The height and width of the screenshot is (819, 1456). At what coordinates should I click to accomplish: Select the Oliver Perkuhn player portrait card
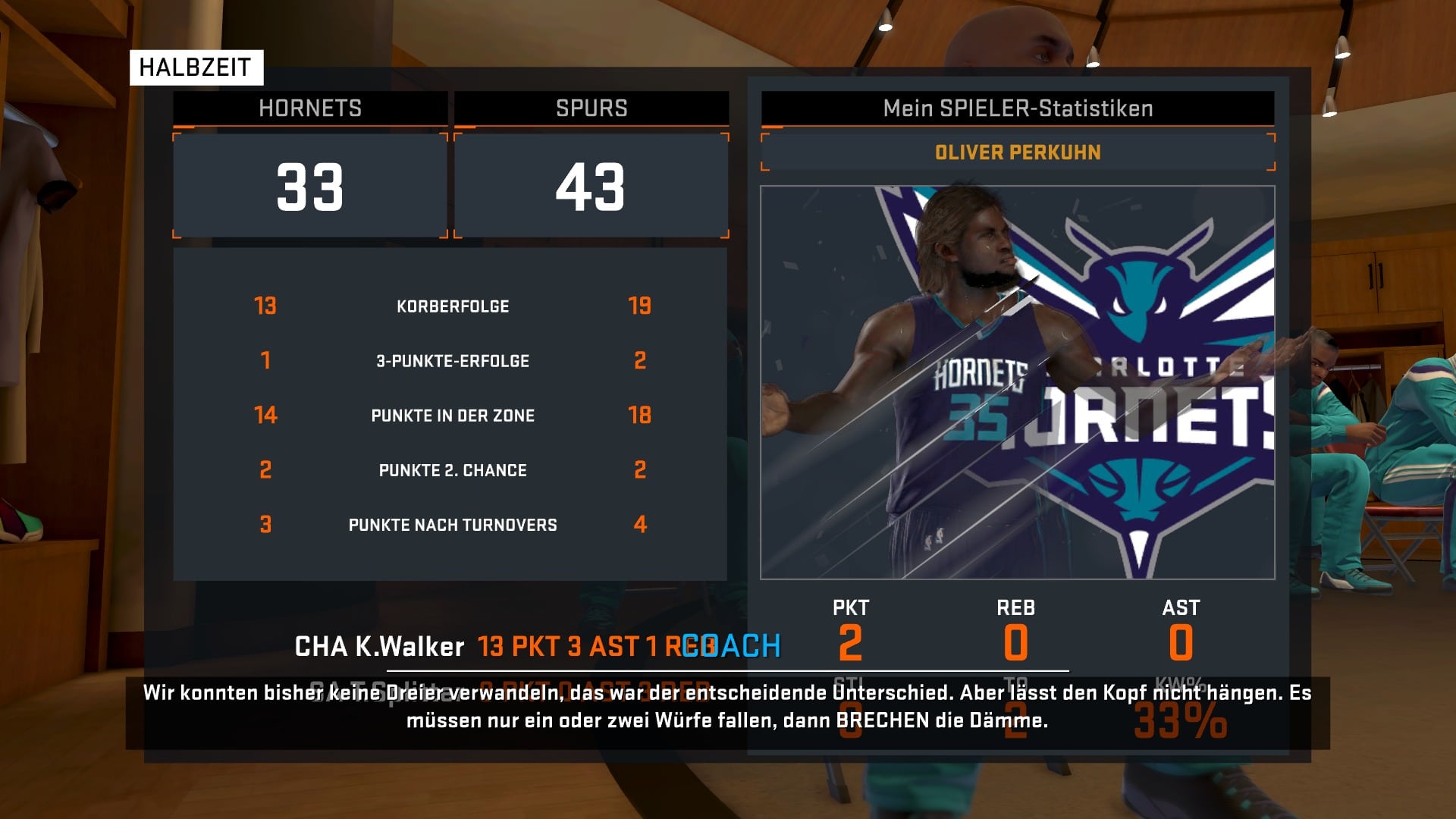pyautogui.click(x=1017, y=382)
